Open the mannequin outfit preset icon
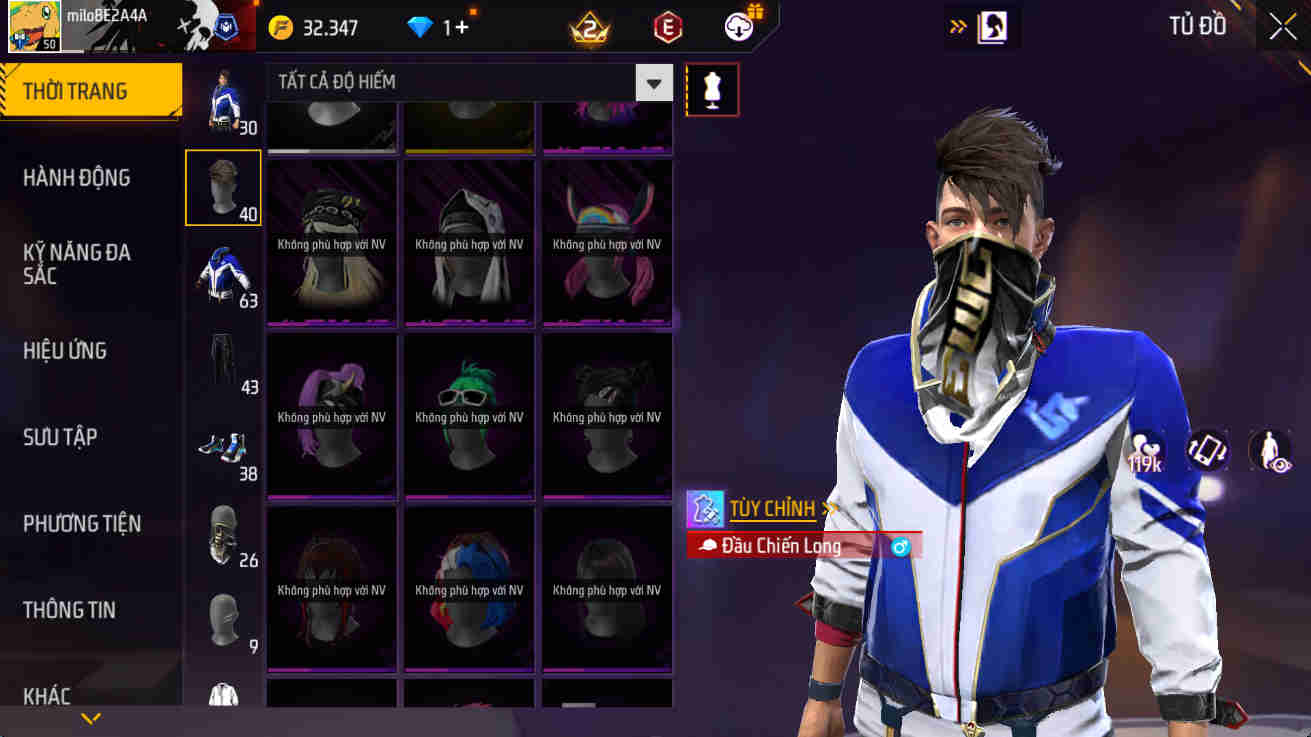 (x=712, y=89)
